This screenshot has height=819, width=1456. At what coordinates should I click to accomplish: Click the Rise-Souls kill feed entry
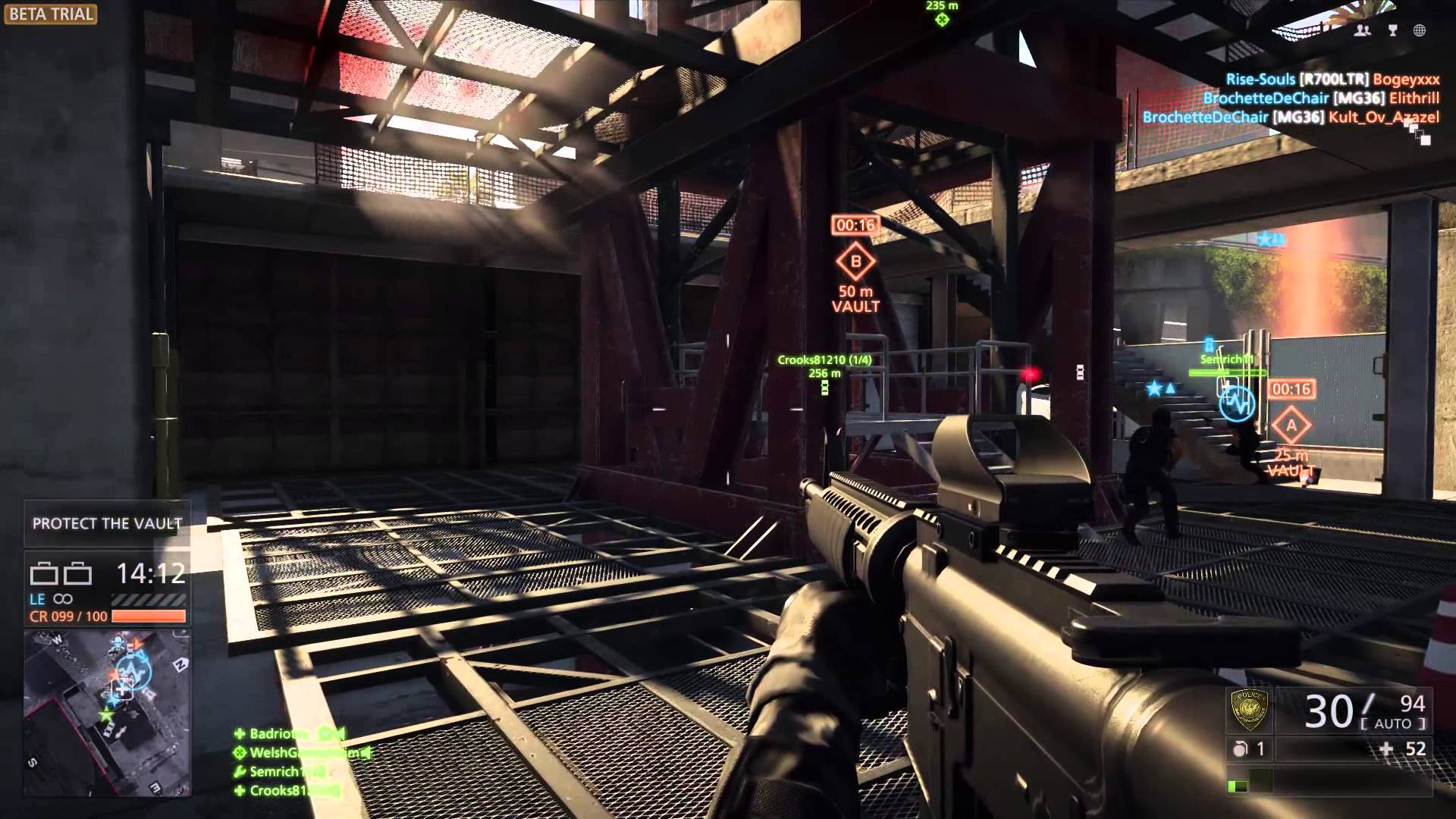click(x=1332, y=79)
